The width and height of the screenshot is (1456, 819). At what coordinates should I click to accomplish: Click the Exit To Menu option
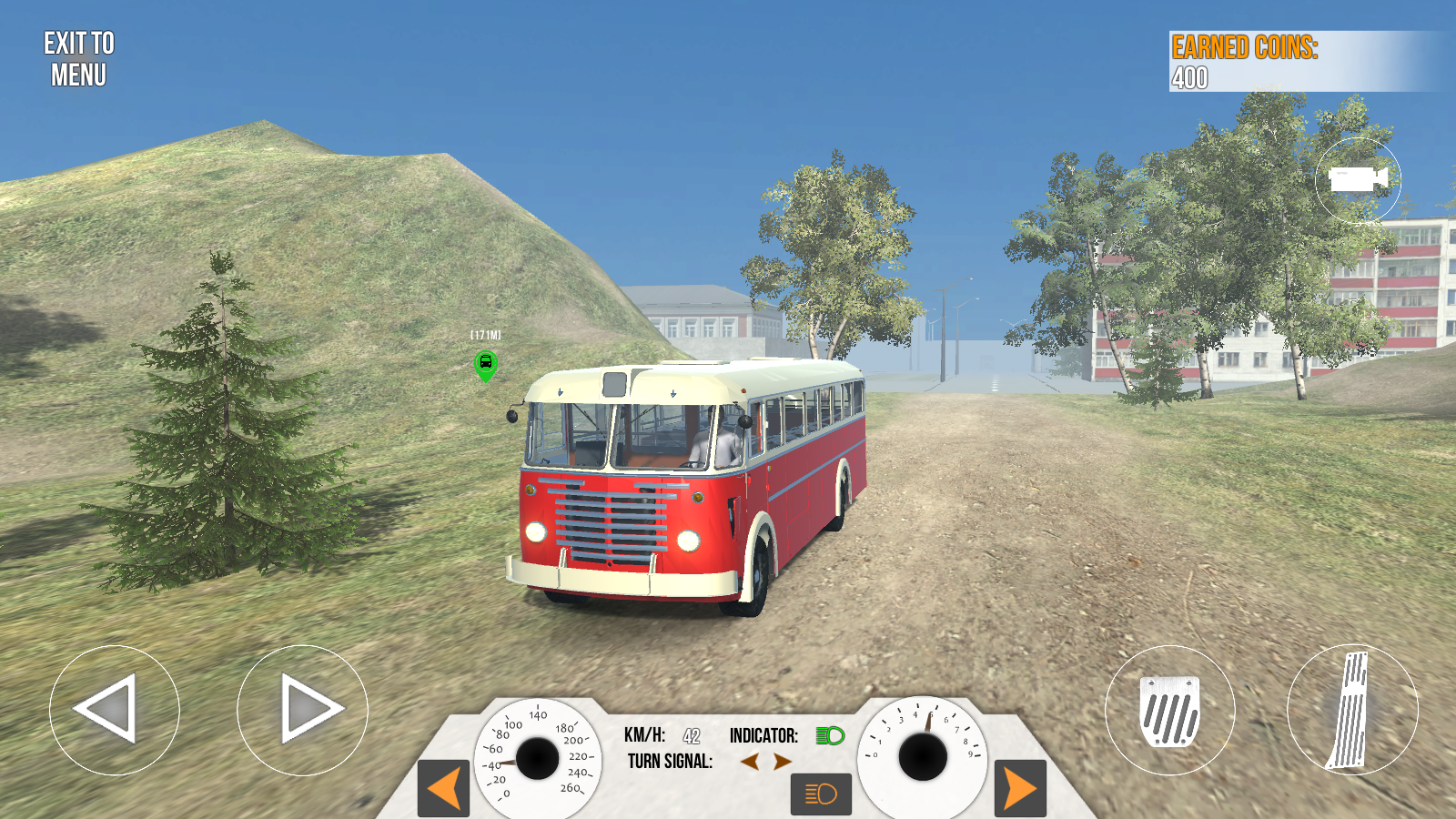[x=80, y=57]
